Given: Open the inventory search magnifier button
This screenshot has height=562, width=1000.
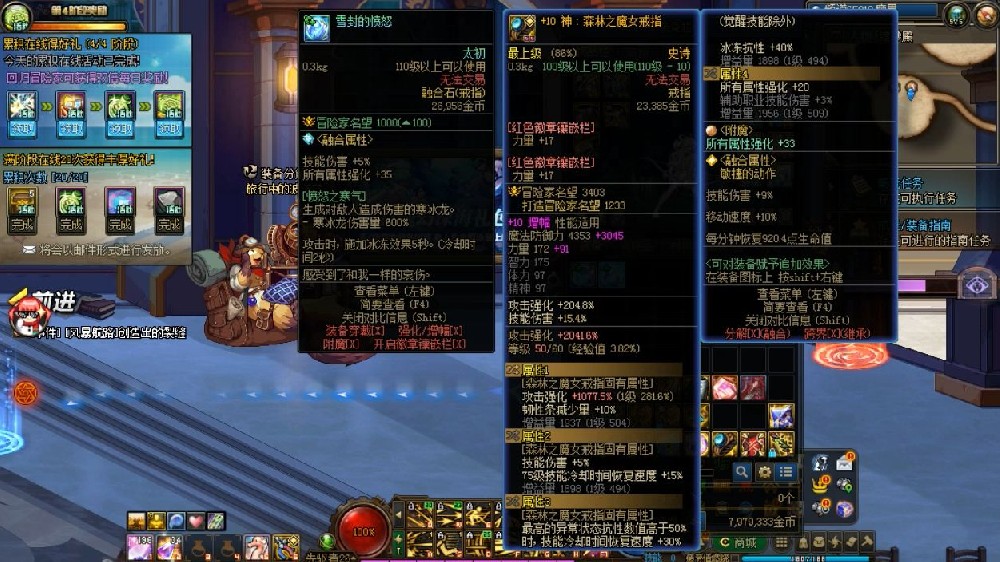Looking at the screenshot, I should point(742,471).
